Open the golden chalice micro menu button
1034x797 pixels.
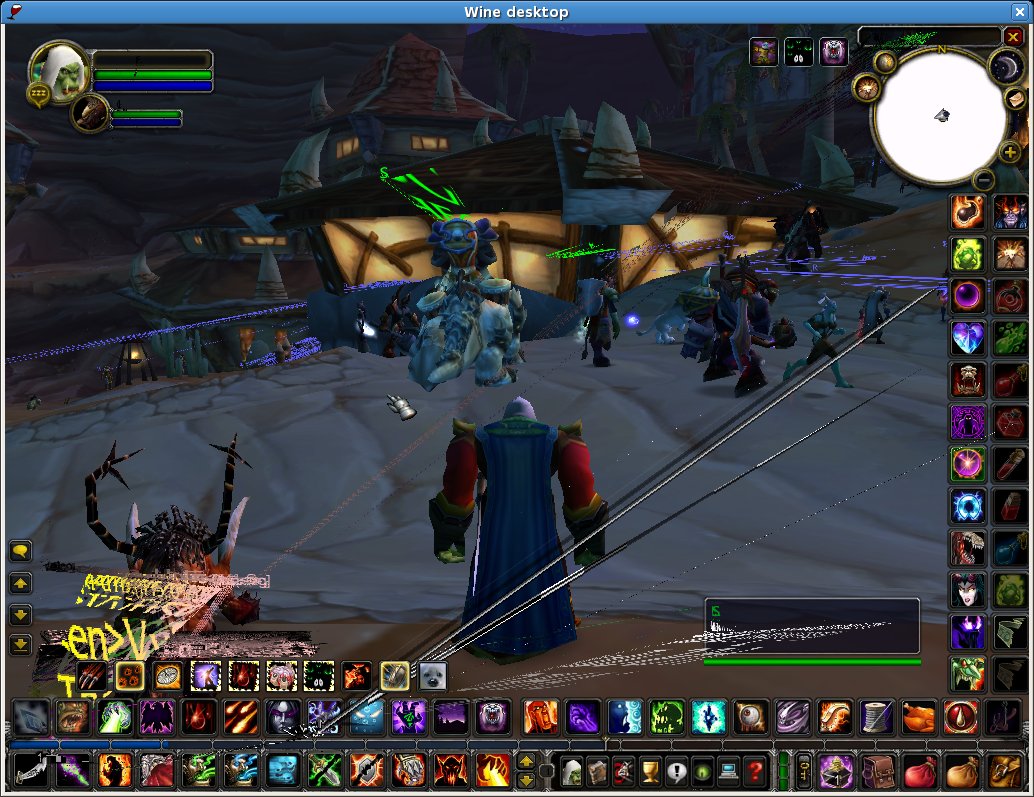point(649,771)
